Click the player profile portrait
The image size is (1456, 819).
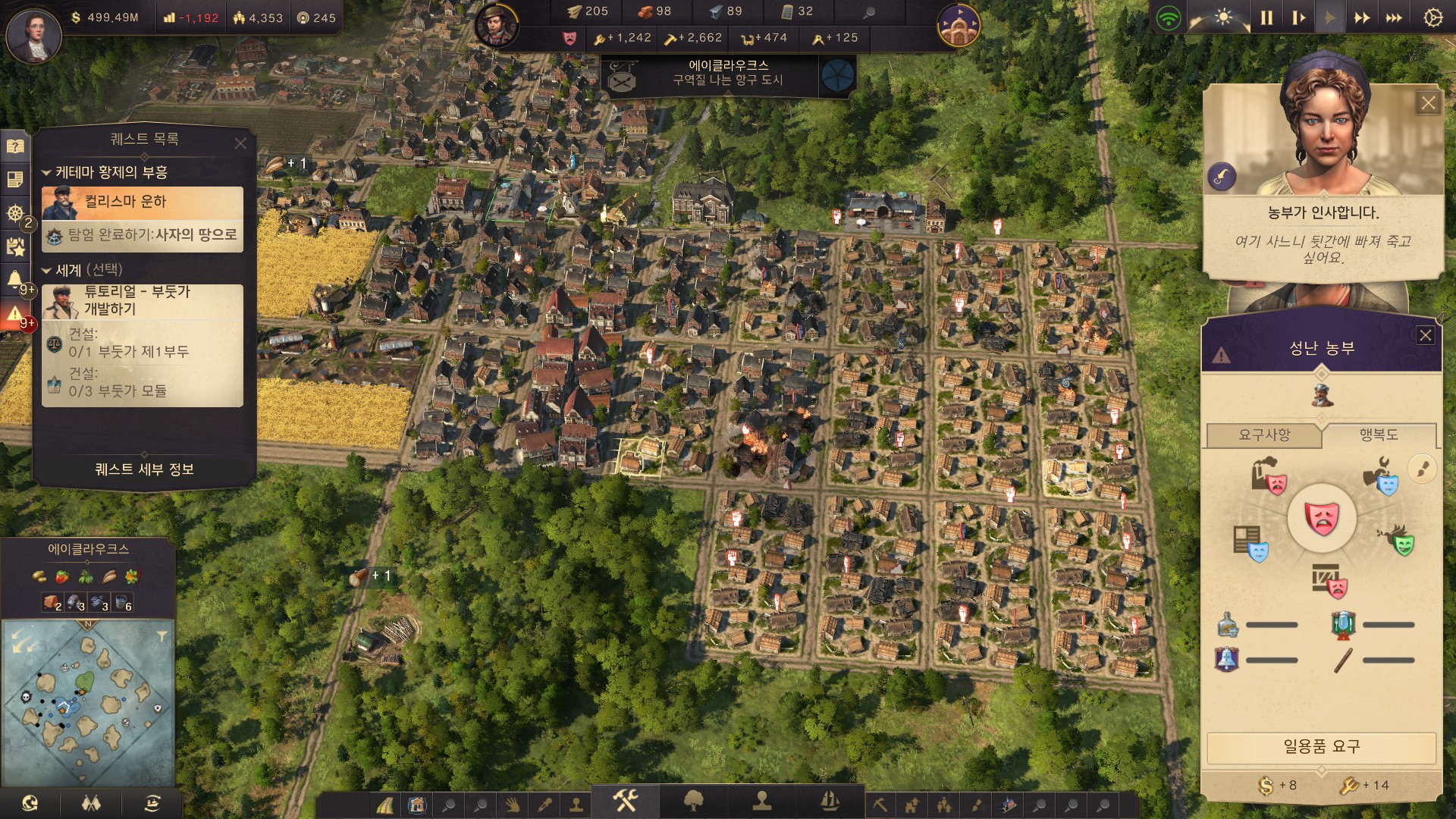33,34
